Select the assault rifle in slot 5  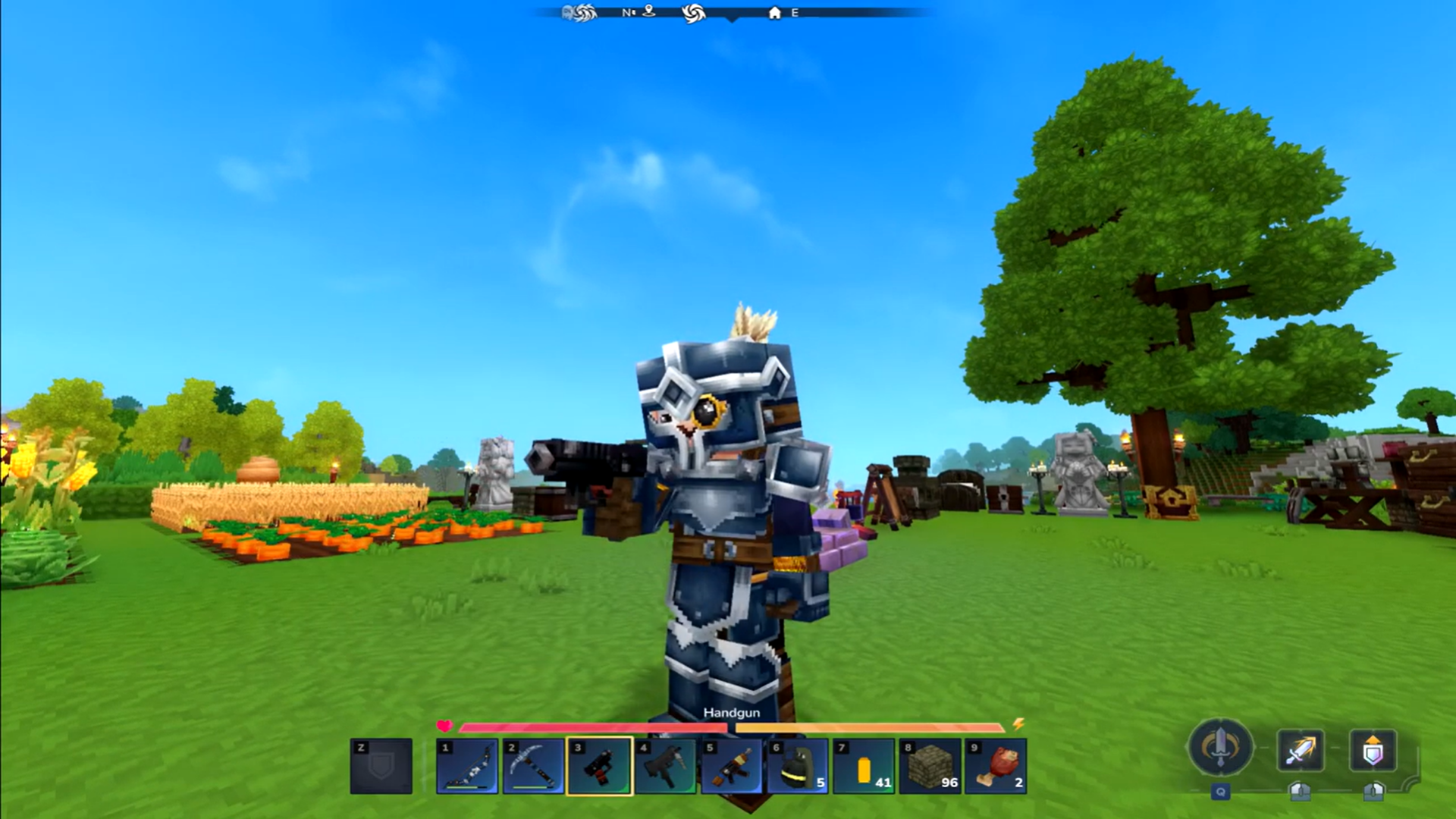point(730,766)
